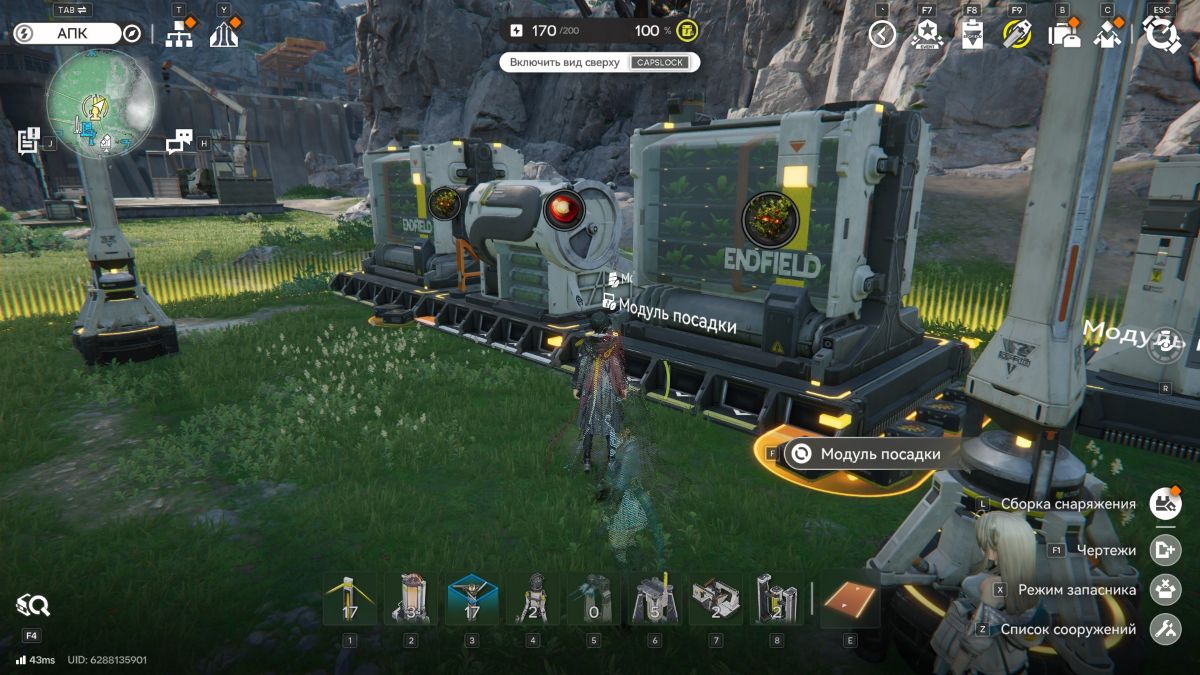This screenshot has height=675, width=1200.
Task: Click the back arrow circle icon
Action: [882, 35]
